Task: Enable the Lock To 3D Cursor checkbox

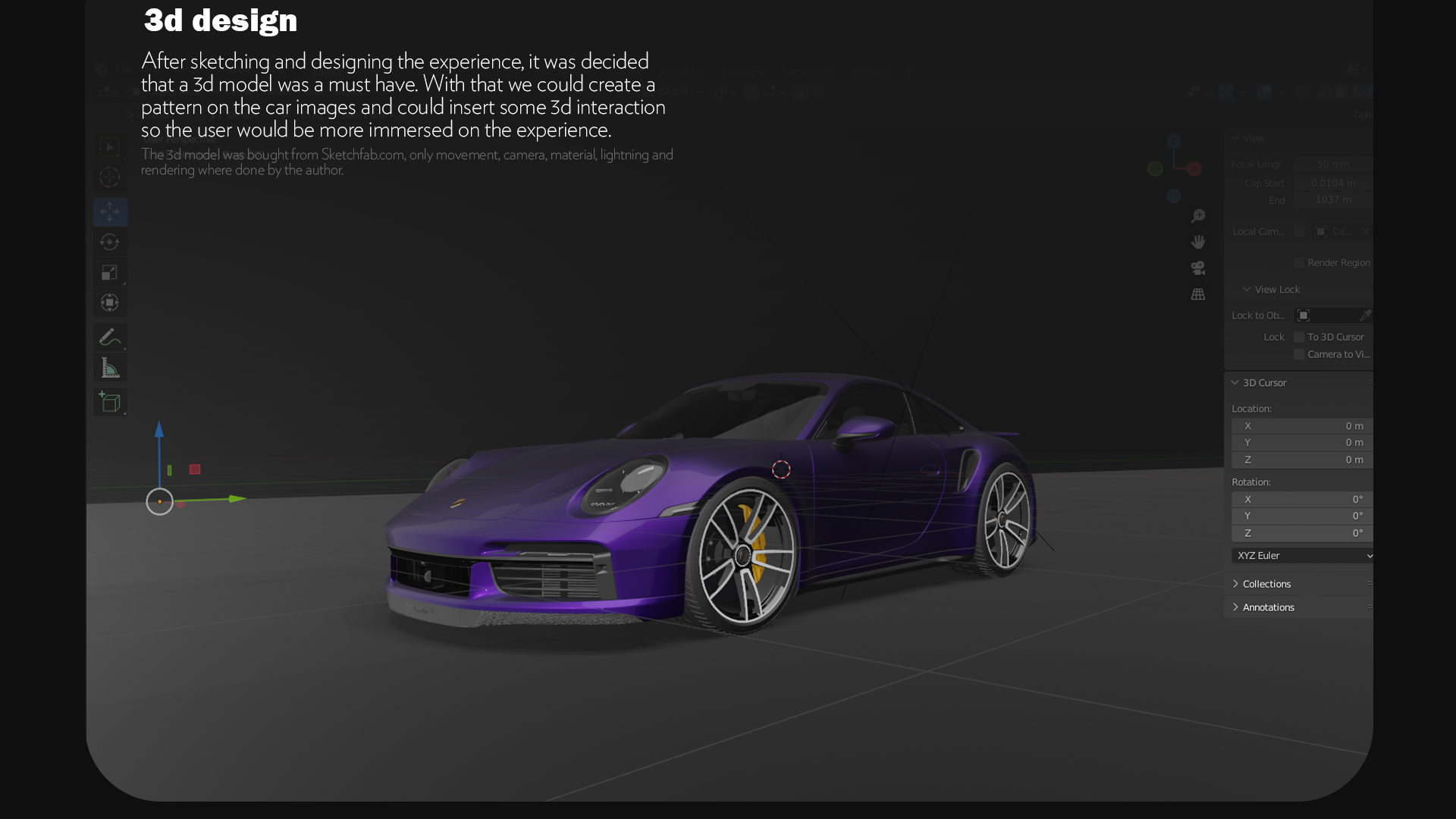Action: pos(1299,337)
